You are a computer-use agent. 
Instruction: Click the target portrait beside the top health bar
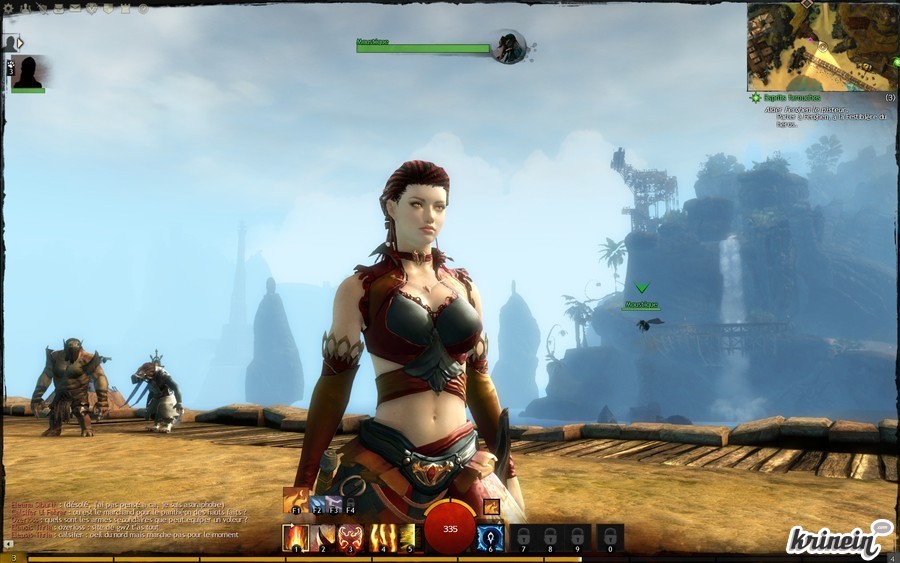(x=509, y=46)
